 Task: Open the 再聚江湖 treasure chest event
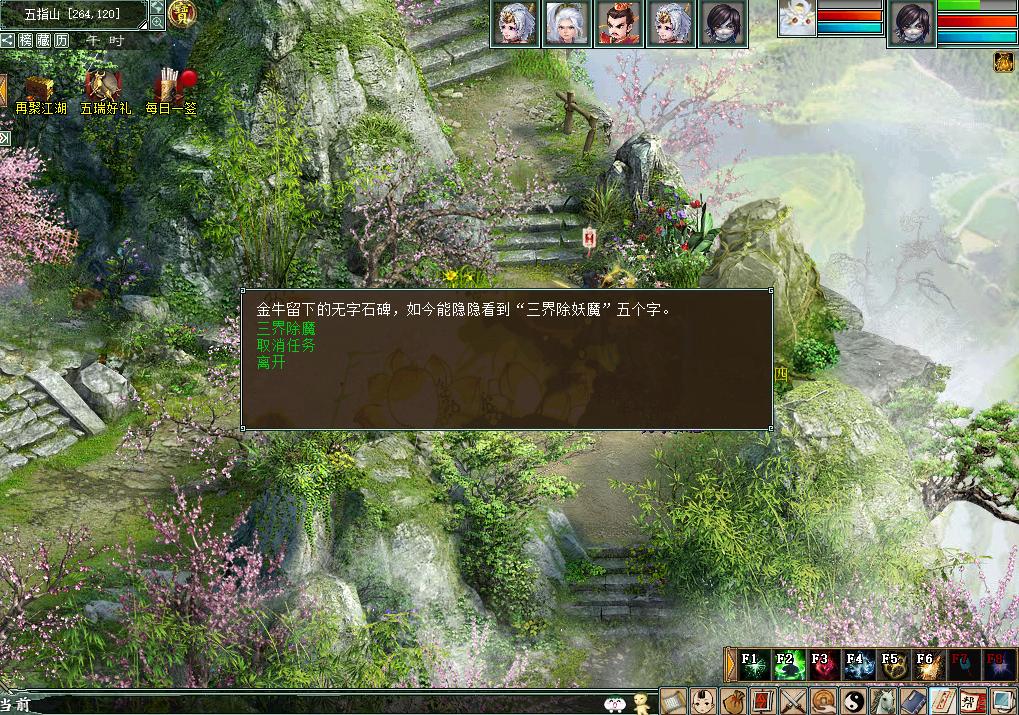coord(40,90)
